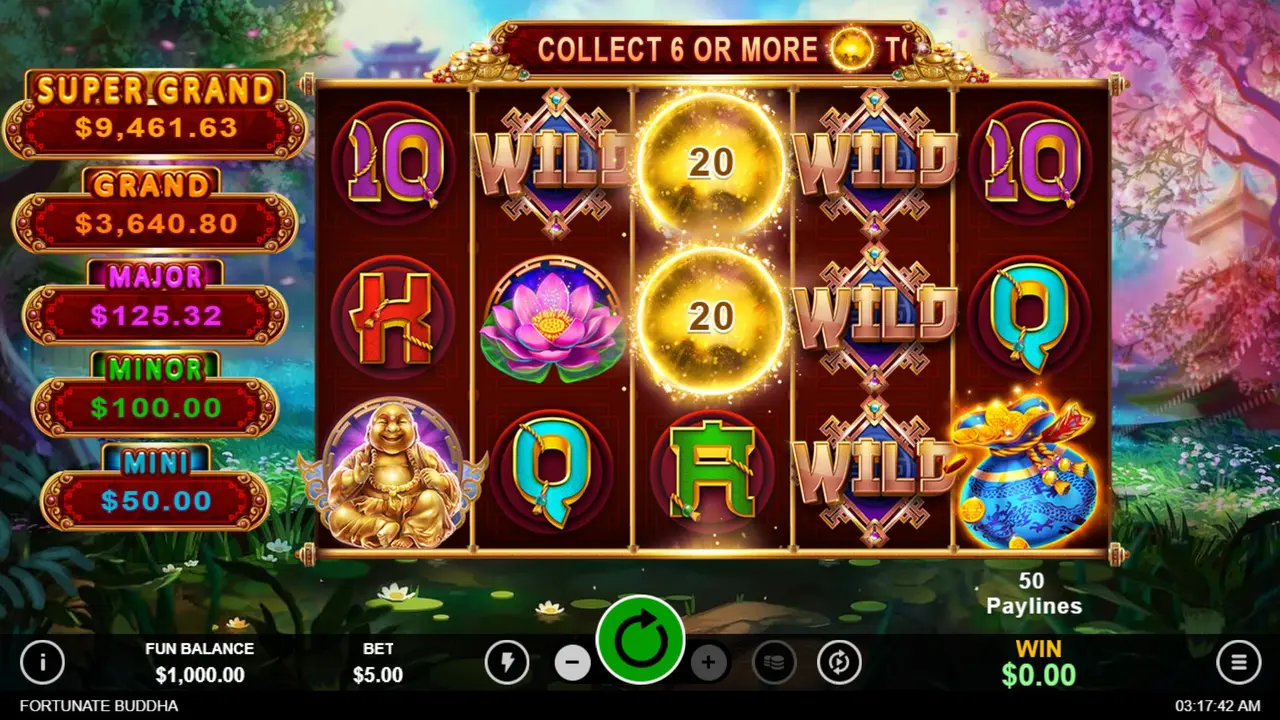Select the laughing Buddha symbol on reel one
The width and height of the screenshot is (1280, 720).
(x=392, y=470)
